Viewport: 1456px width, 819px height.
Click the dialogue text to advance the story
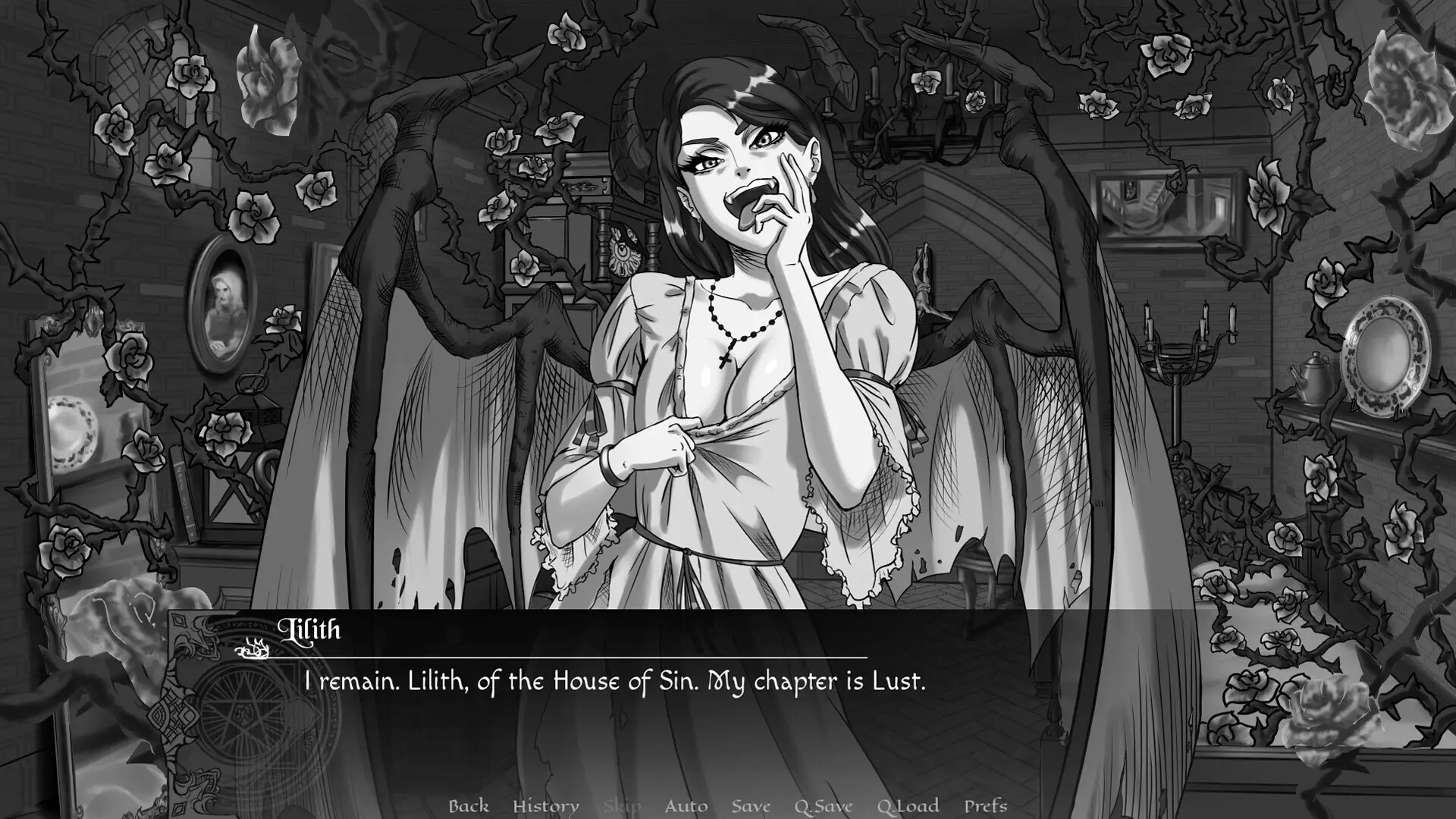pos(614,681)
